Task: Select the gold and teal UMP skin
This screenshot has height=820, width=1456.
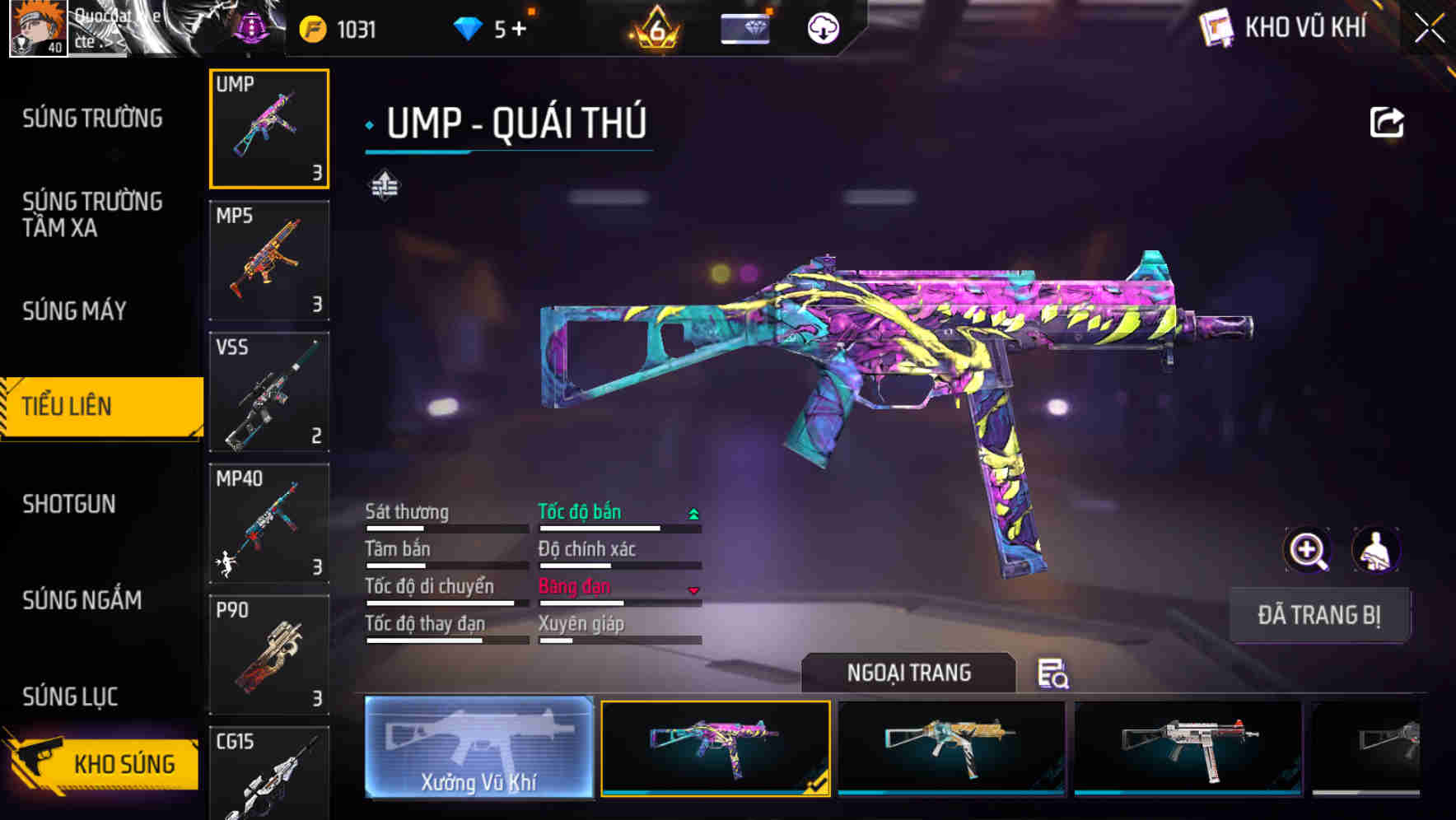Action: coord(951,748)
